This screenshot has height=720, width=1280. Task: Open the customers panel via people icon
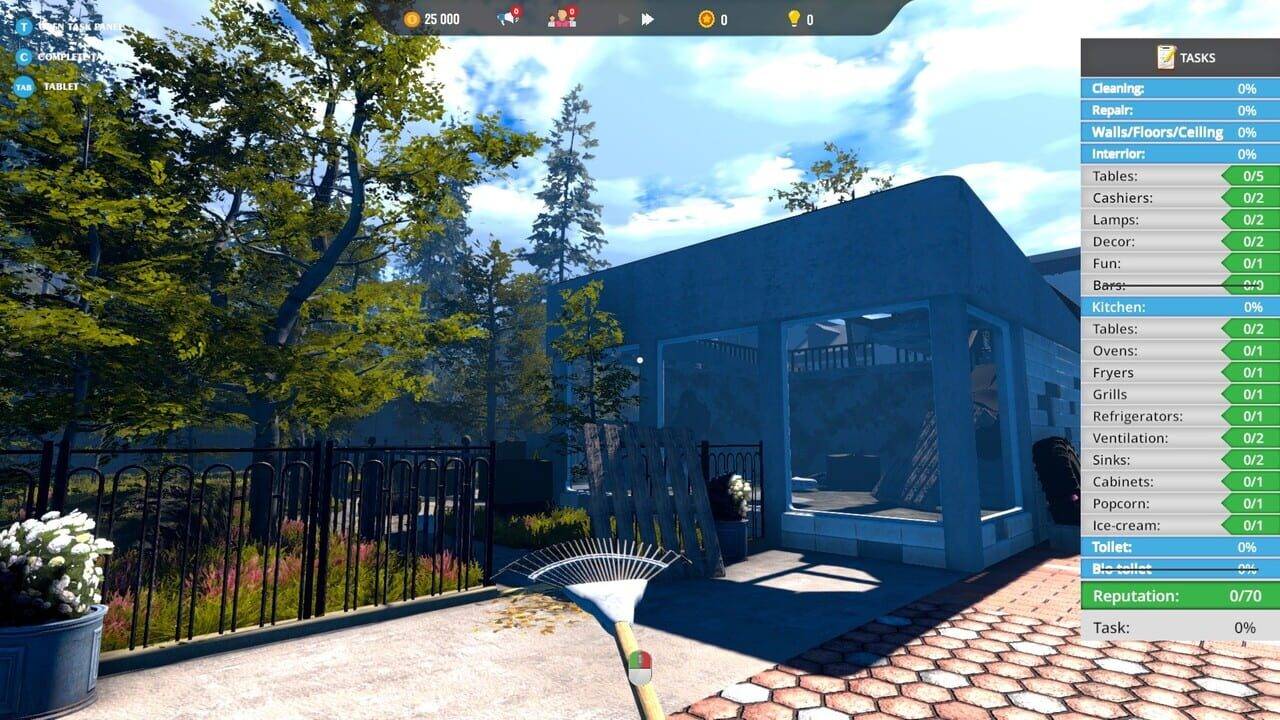click(x=558, y=18)
